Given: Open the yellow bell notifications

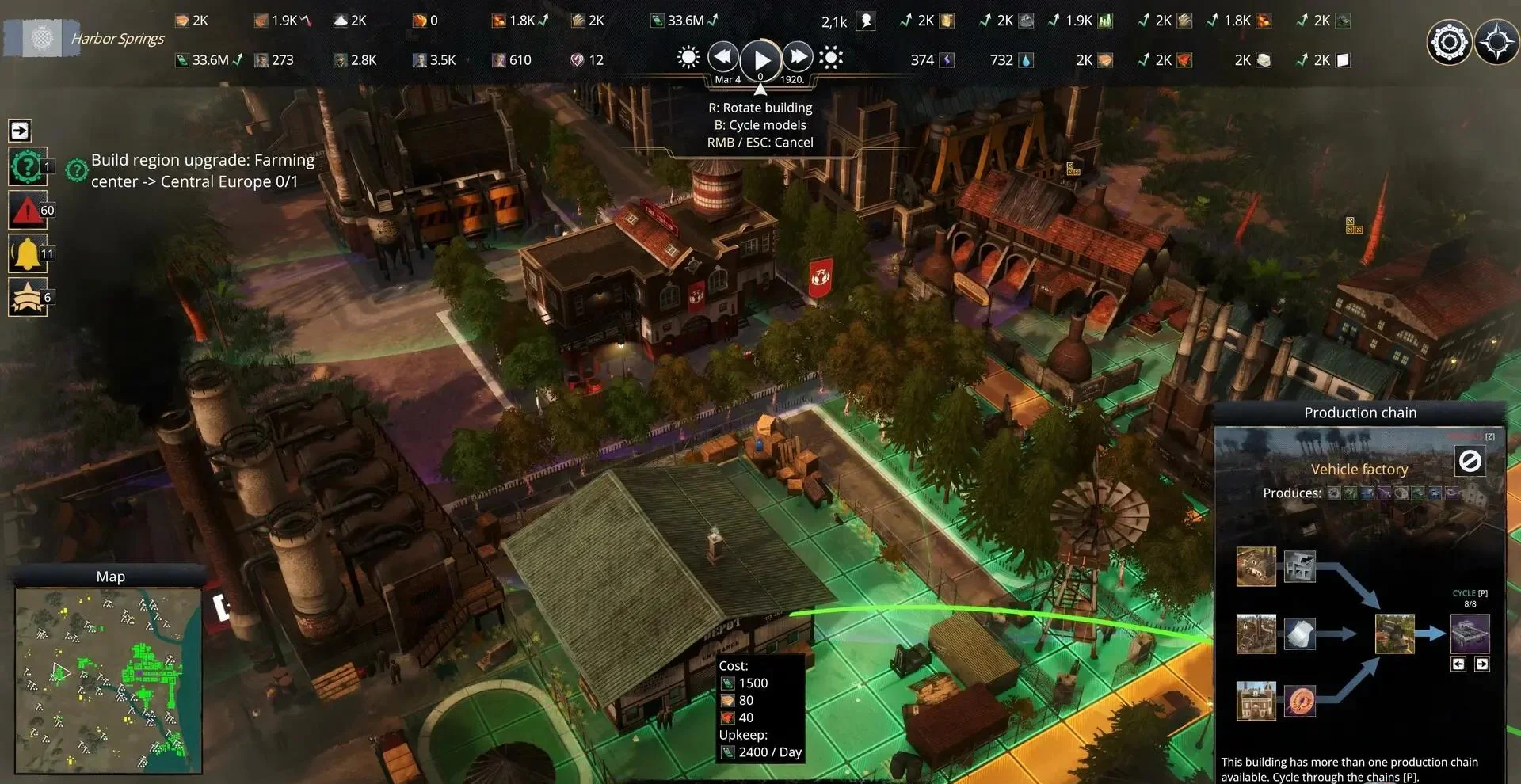Looking at the screenshot, I should 27,254.
